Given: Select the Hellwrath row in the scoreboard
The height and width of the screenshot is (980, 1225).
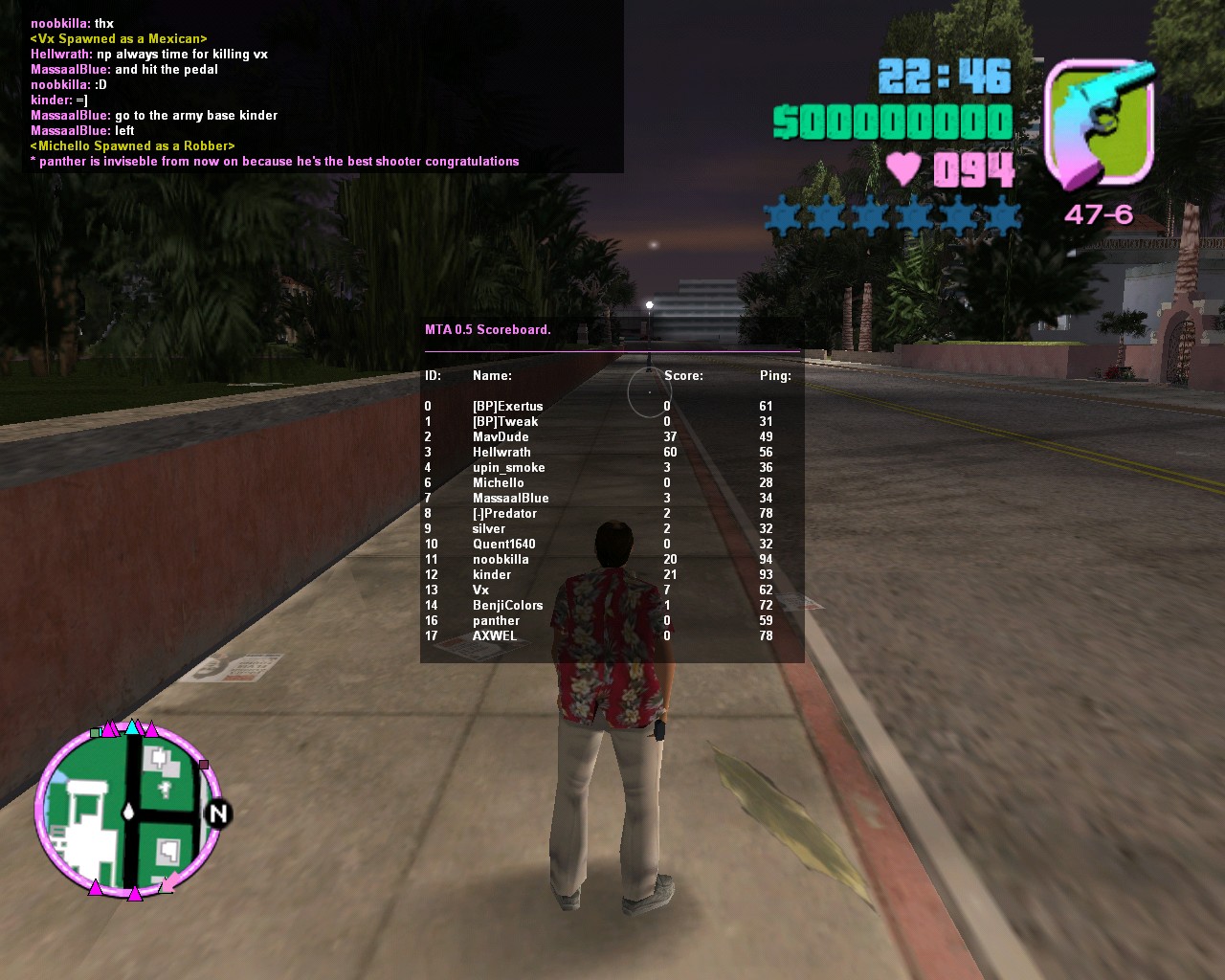Looking at the screenshot, I should (501, 453).
